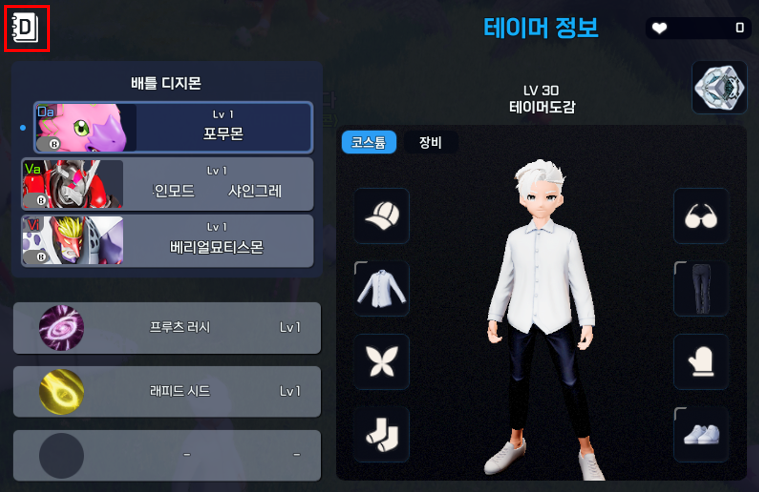The image size is (759, 492).
Task: Open the cap costume slot
Action: [x=381, y=216]
